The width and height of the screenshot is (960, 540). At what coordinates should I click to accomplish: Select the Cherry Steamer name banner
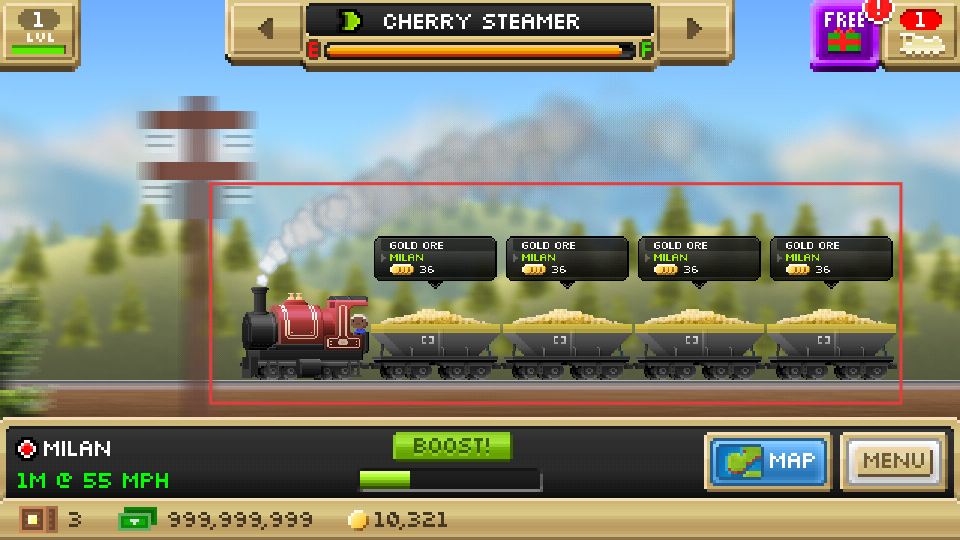[x=480, y=22]
